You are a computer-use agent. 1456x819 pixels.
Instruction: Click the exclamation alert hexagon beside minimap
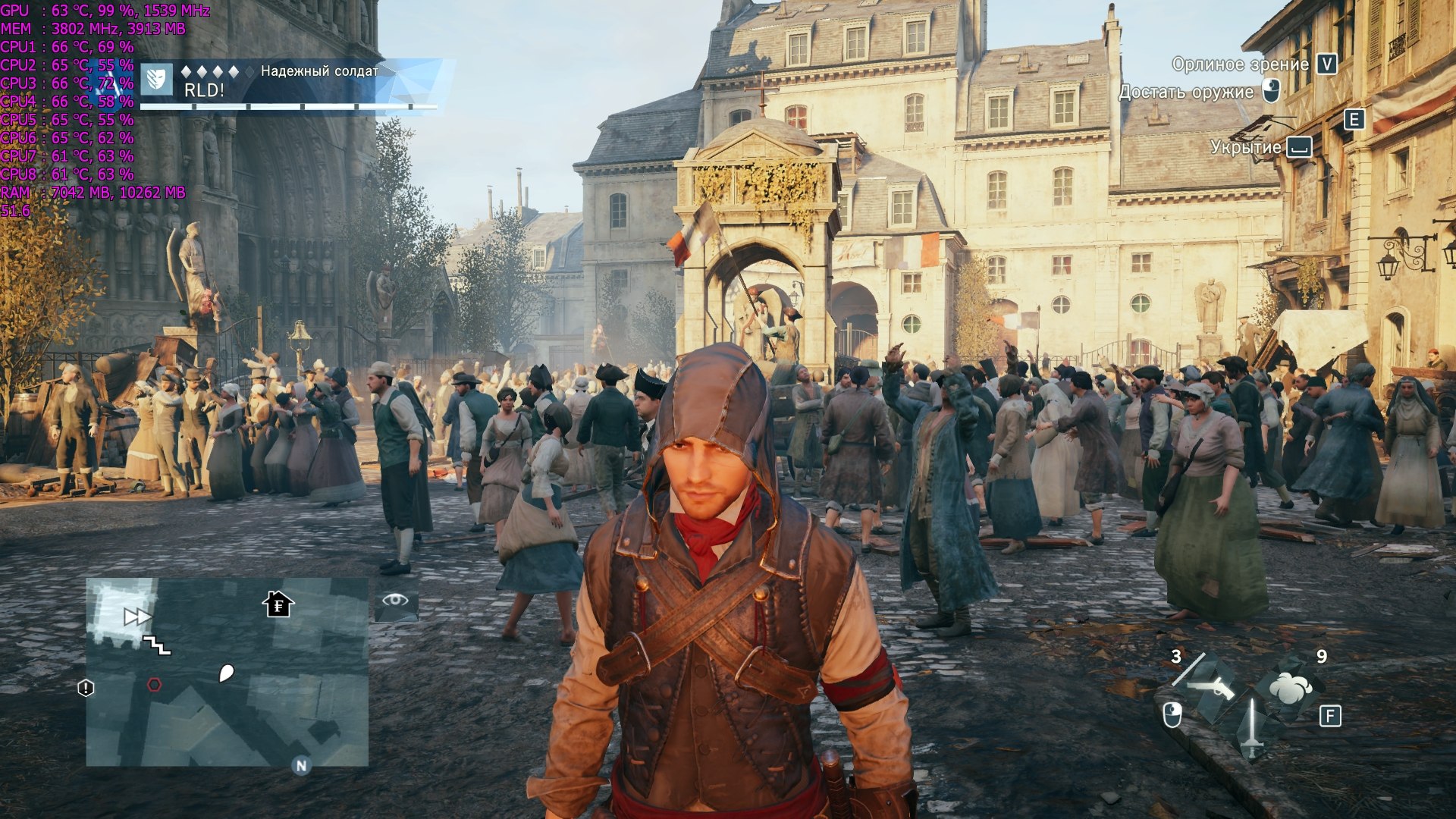click(86, 688)
